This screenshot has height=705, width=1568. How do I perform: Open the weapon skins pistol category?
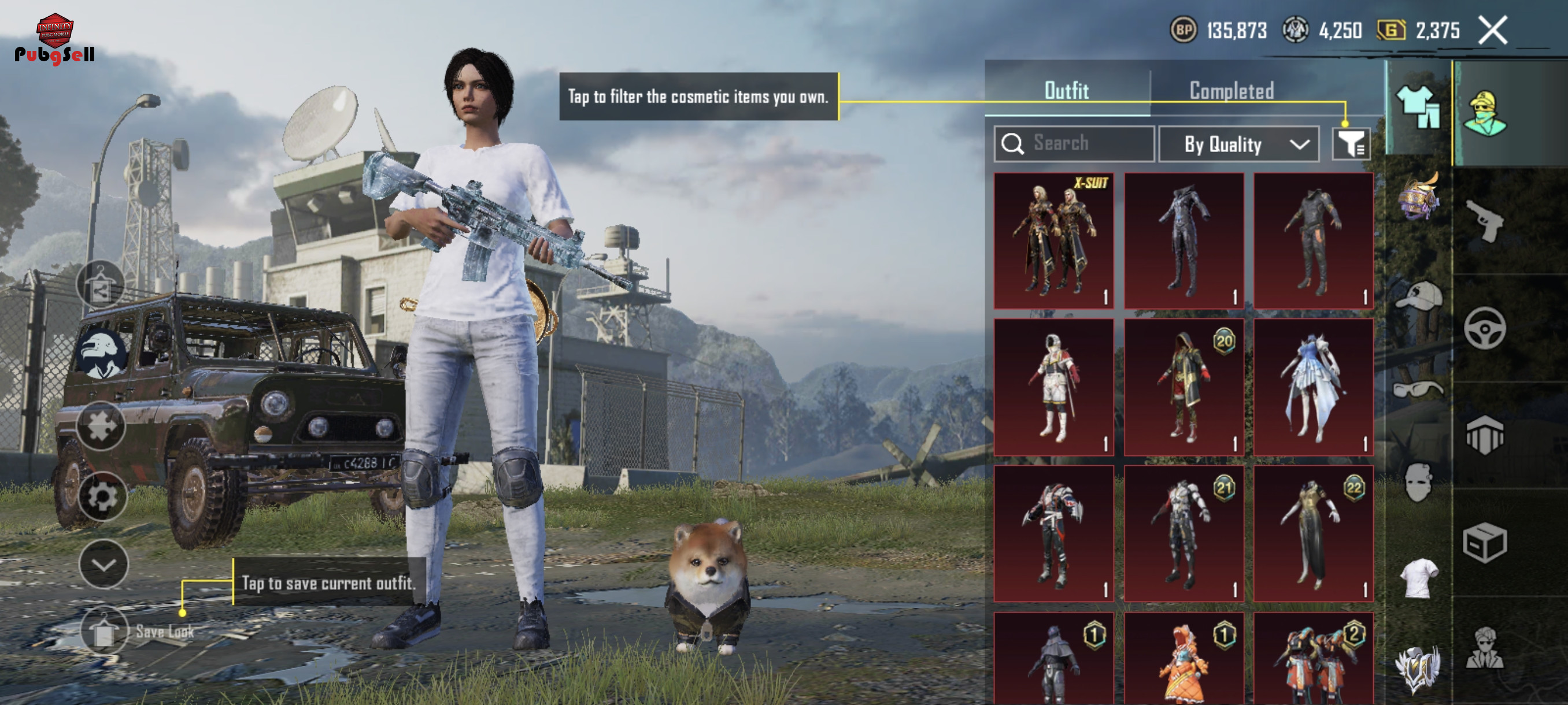tap(1484, 221)
